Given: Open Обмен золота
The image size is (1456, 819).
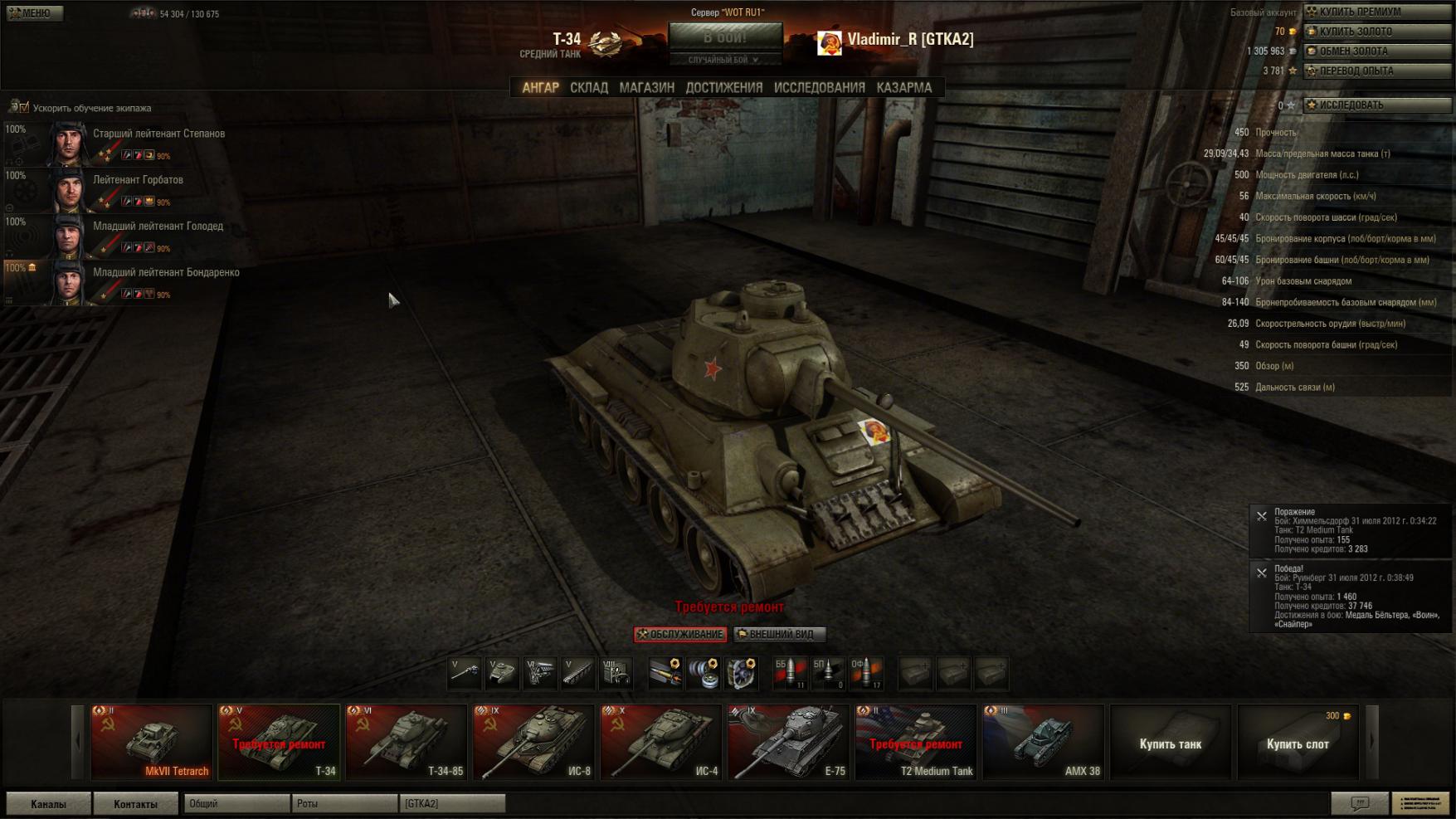Looking at the screenshot, I should [1377, 51].
